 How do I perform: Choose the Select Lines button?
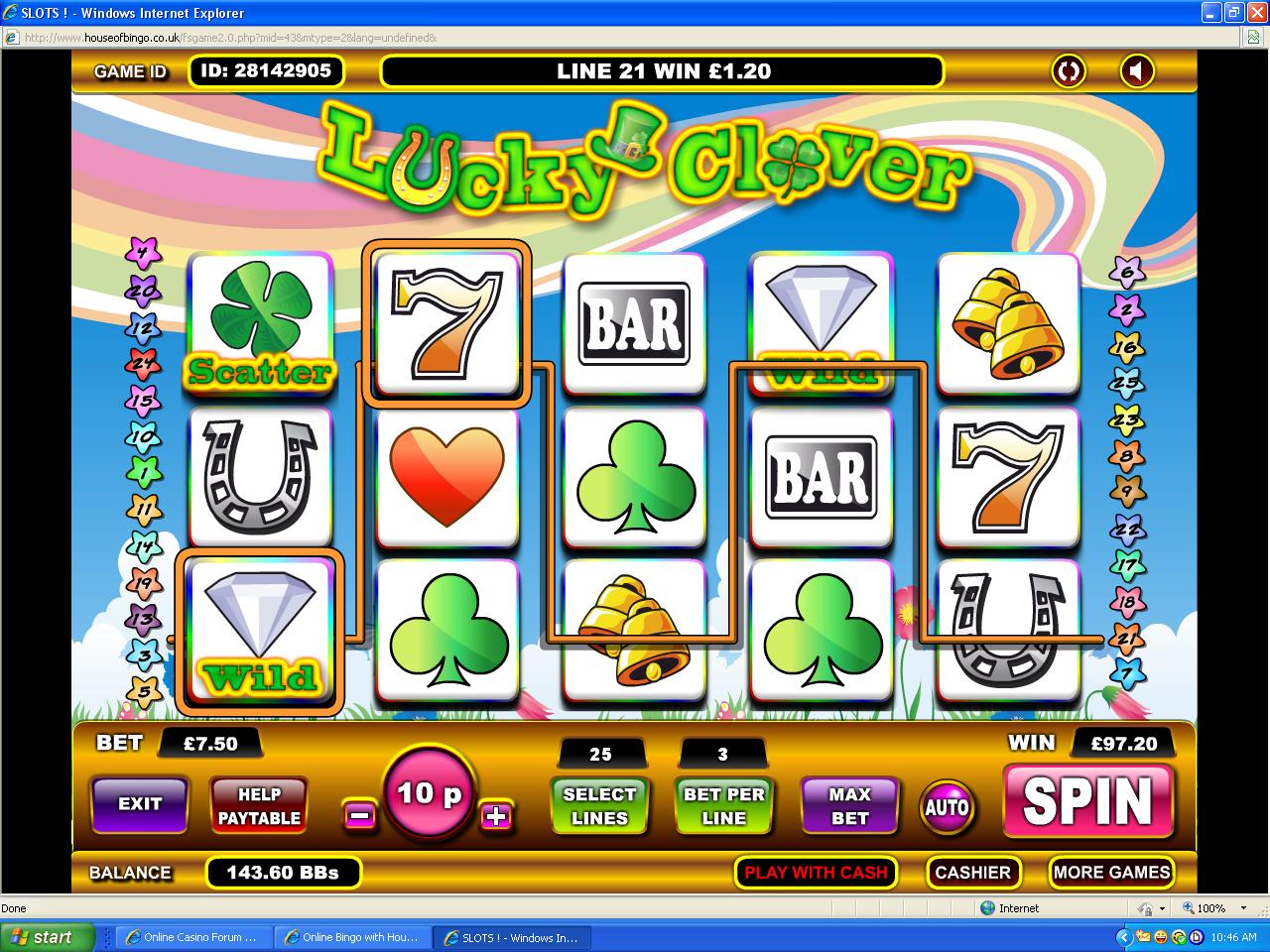coord(599,805)
